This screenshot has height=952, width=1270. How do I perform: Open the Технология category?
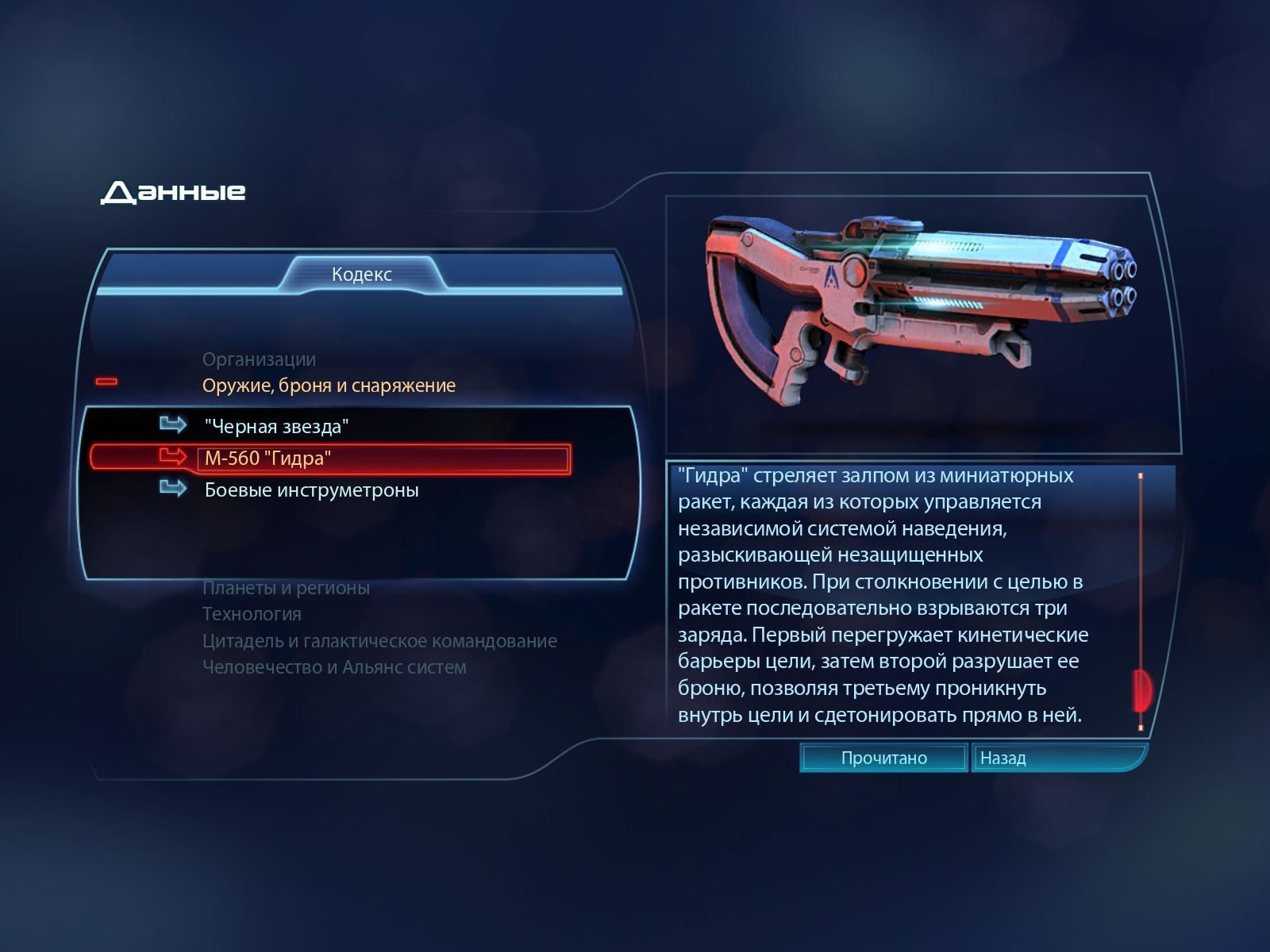(252, 614)
